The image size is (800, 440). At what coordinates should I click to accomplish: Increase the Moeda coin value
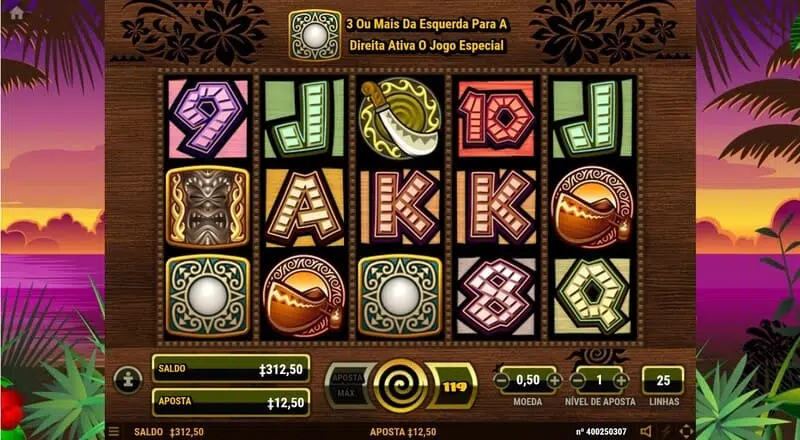(556, 380)
